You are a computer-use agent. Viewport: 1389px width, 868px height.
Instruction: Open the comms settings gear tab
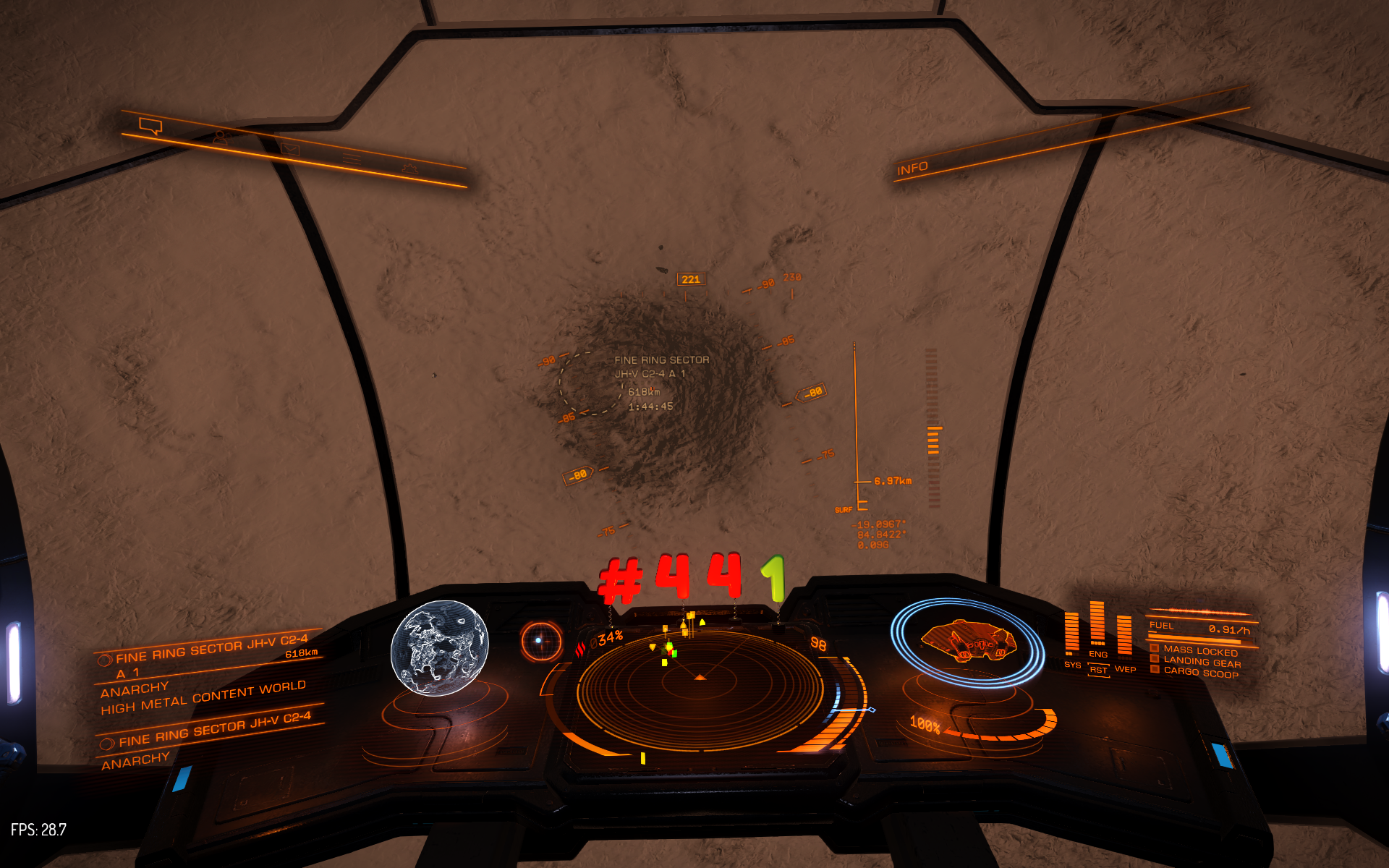point(409,169)
